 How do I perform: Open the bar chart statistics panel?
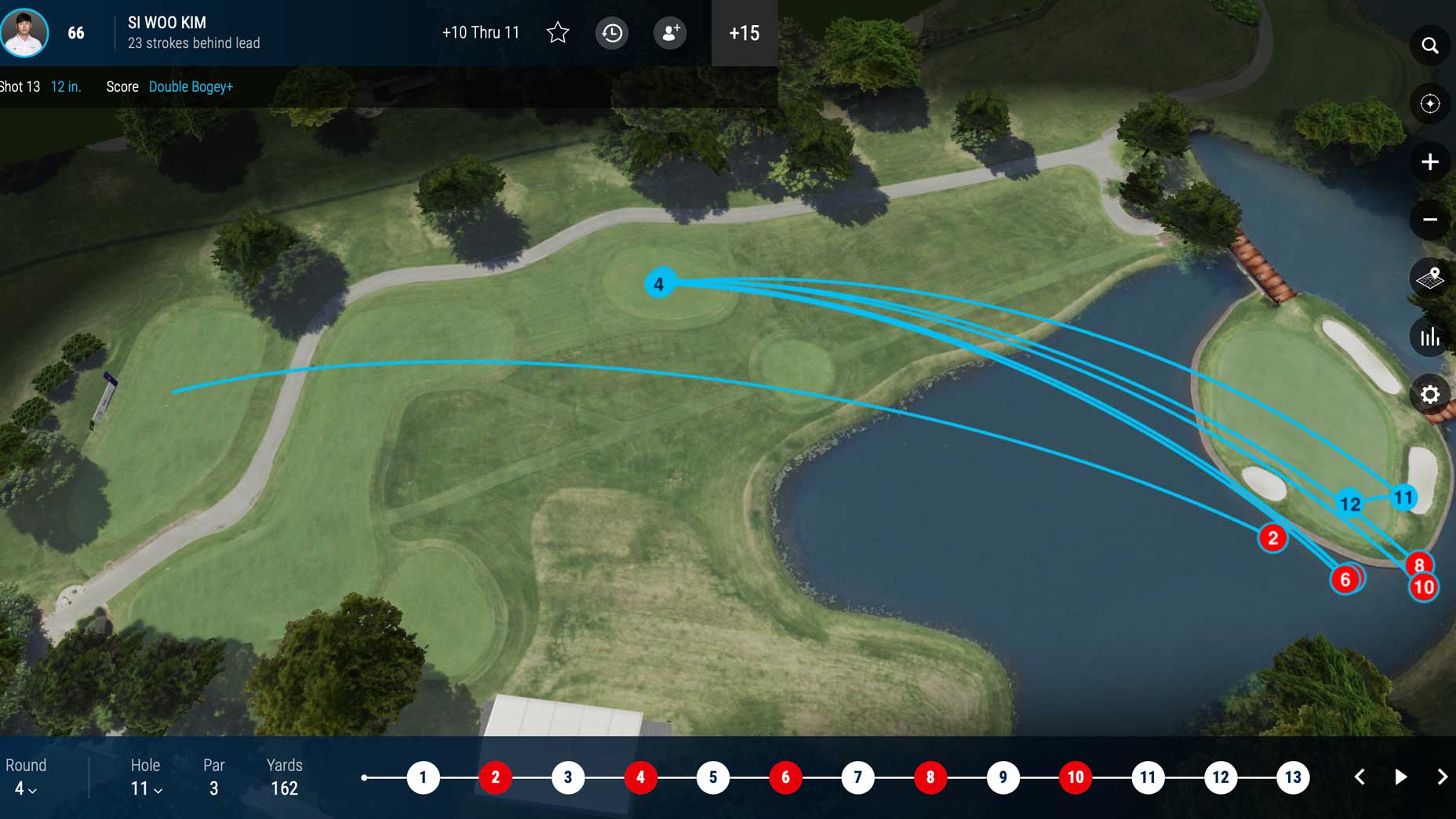click(x=1429, y=337)
